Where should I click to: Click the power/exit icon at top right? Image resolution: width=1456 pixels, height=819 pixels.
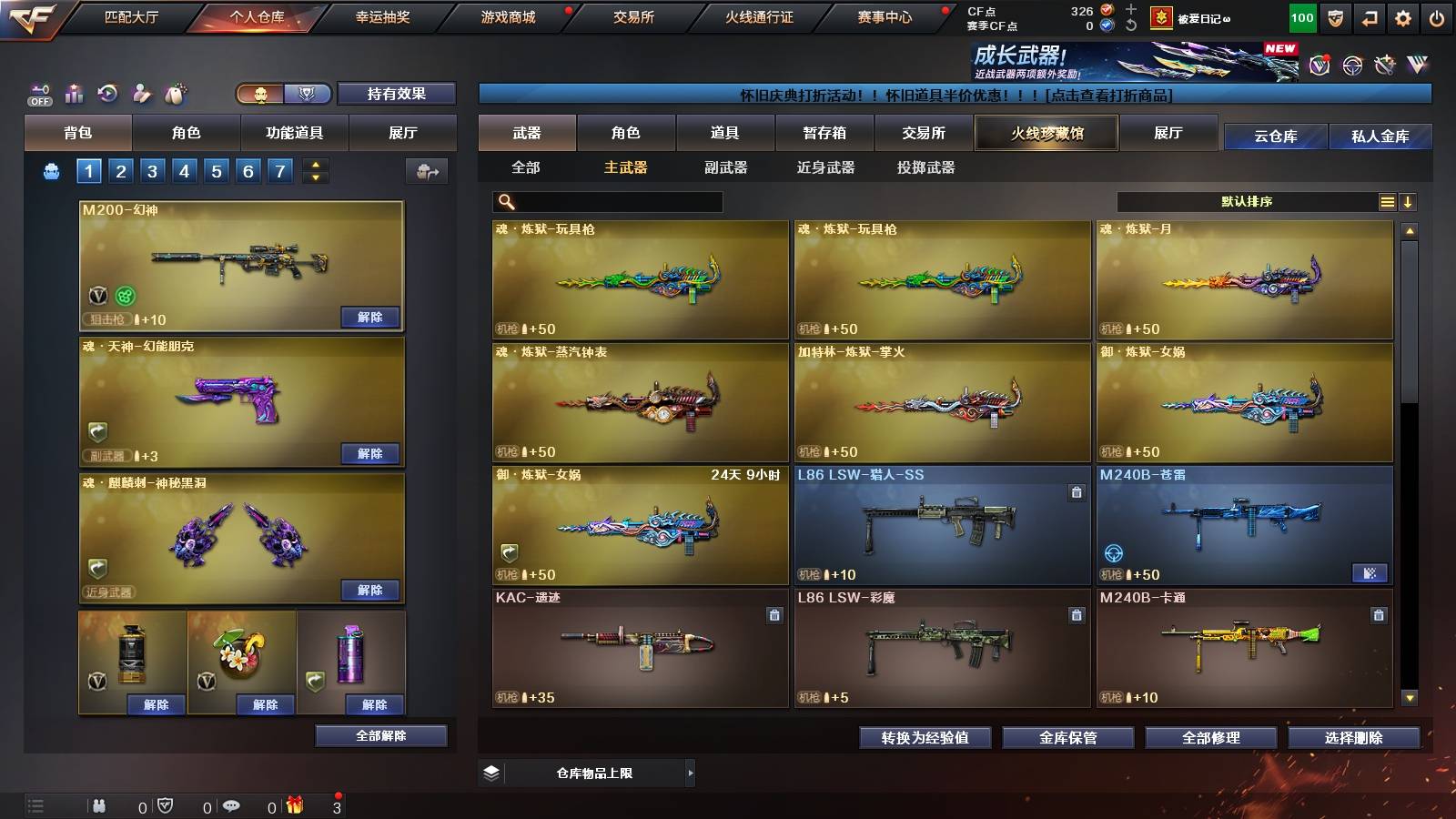coord(1435,18)
